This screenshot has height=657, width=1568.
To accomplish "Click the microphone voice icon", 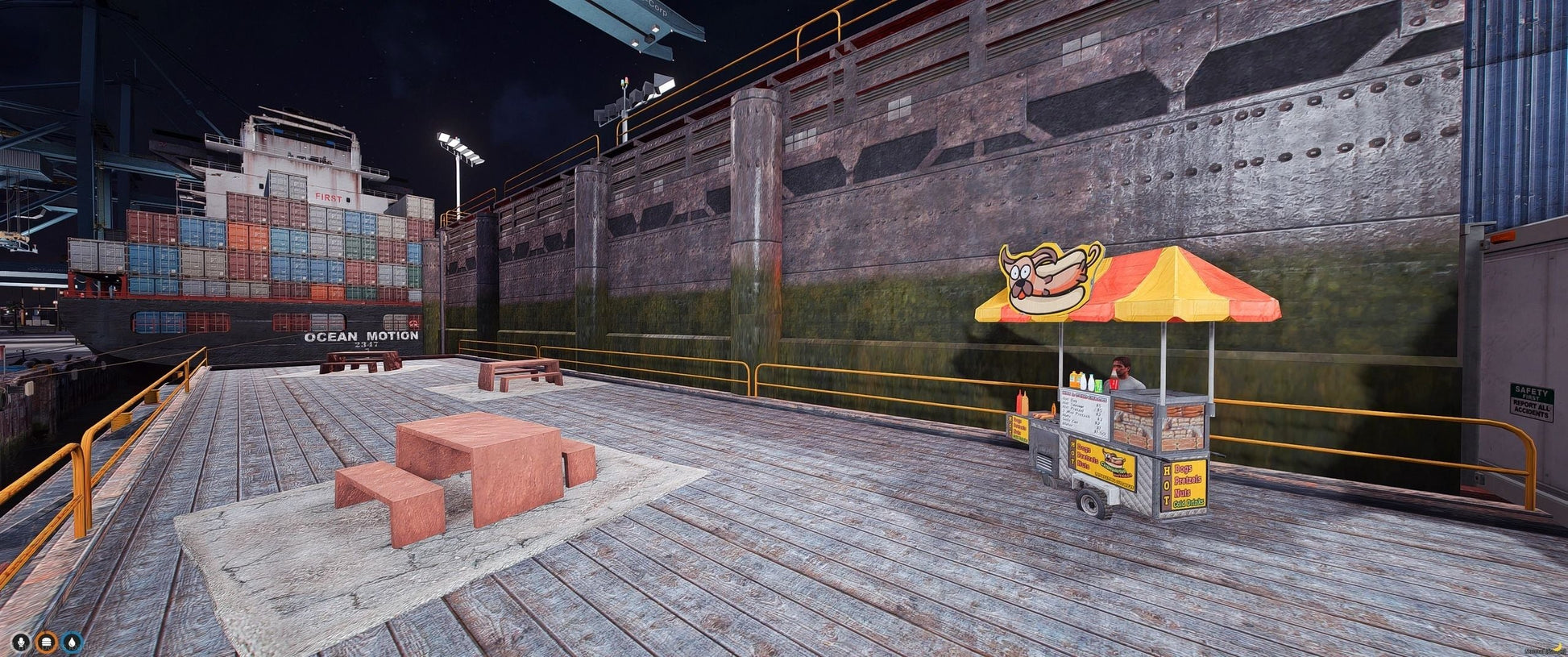I will 21,642.
